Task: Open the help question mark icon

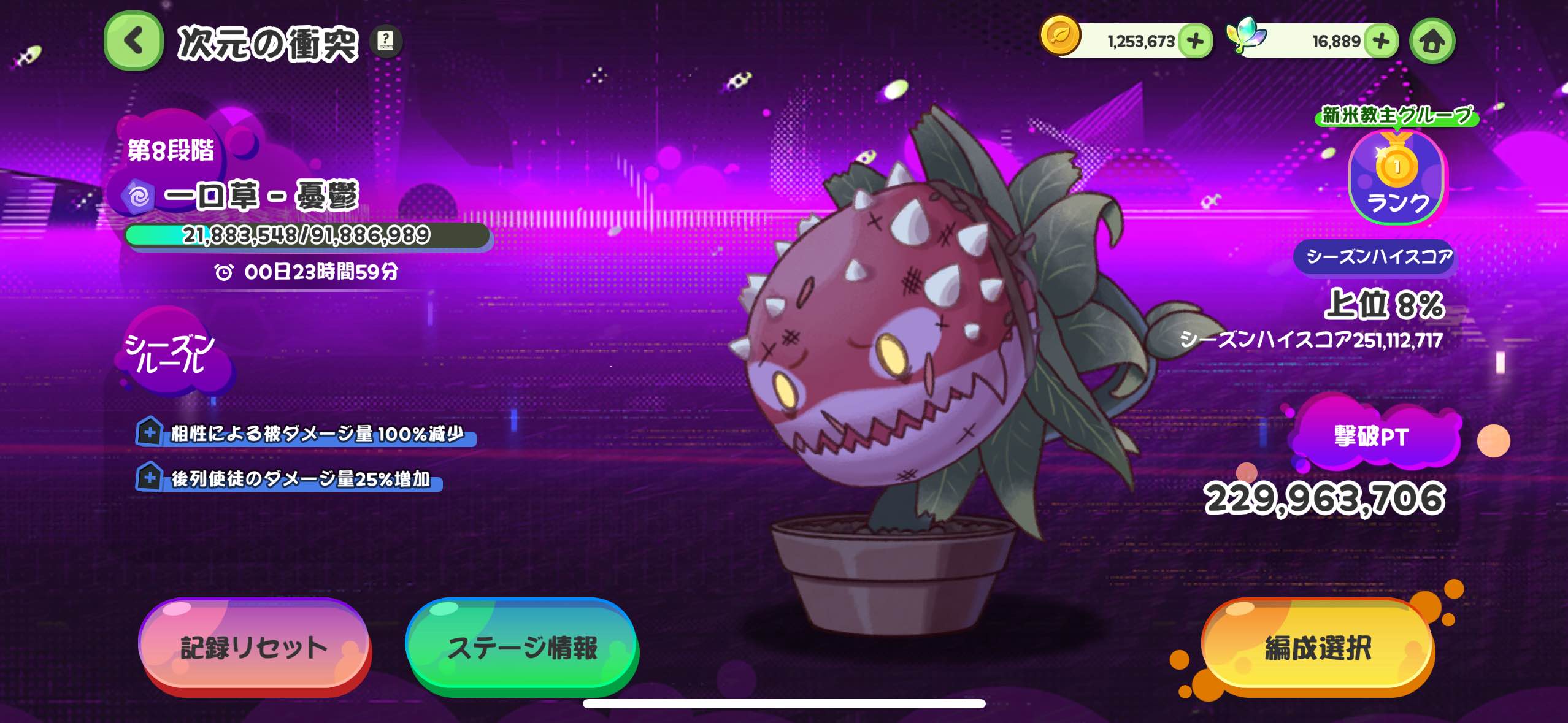Action: click(x=386, y=41)
